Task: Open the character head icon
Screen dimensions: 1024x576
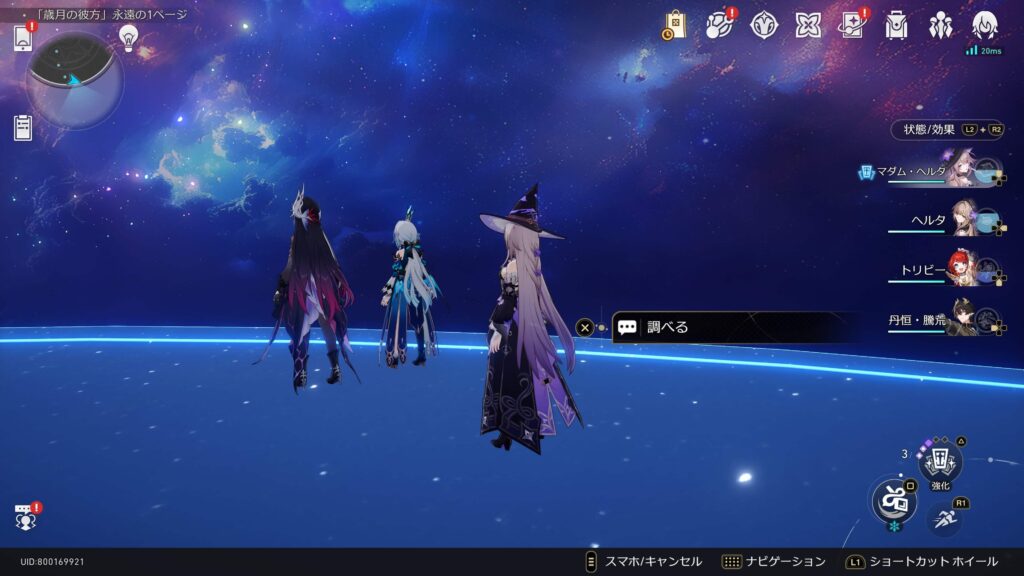Action: coord(985,25)
